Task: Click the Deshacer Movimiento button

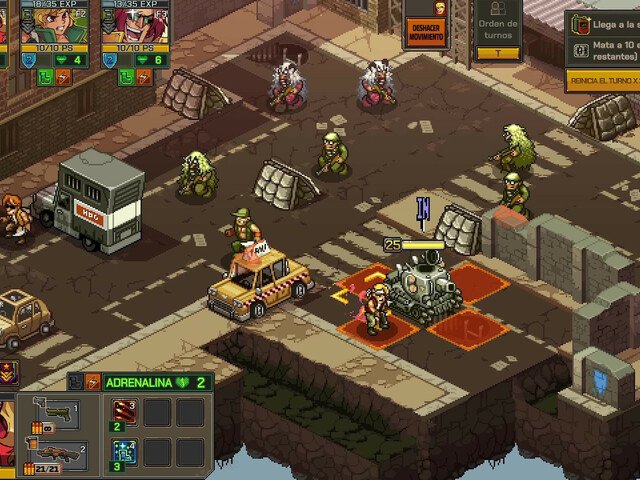Action: pos(426,31)
